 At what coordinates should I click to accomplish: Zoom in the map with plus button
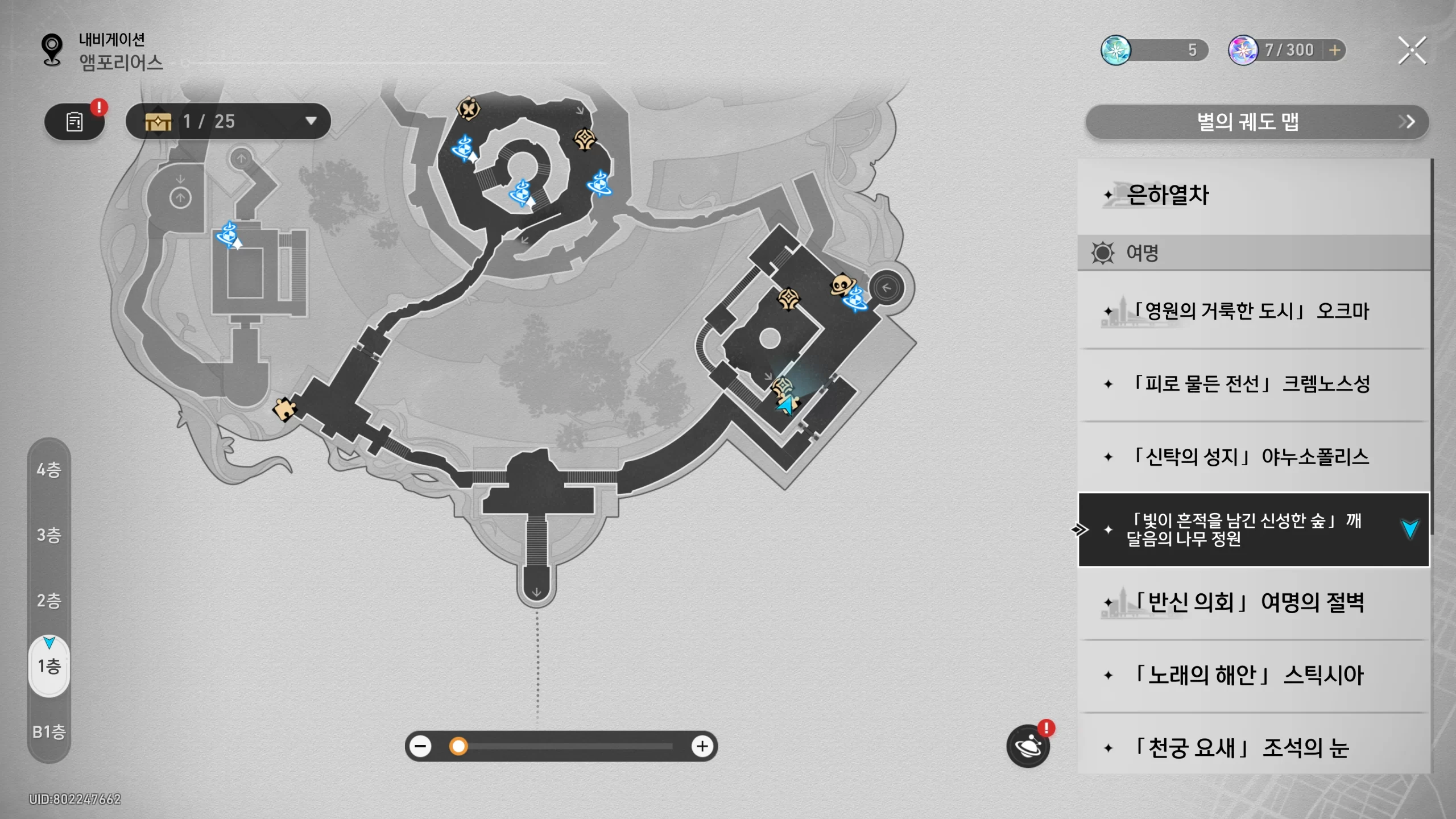coord(702,746)
